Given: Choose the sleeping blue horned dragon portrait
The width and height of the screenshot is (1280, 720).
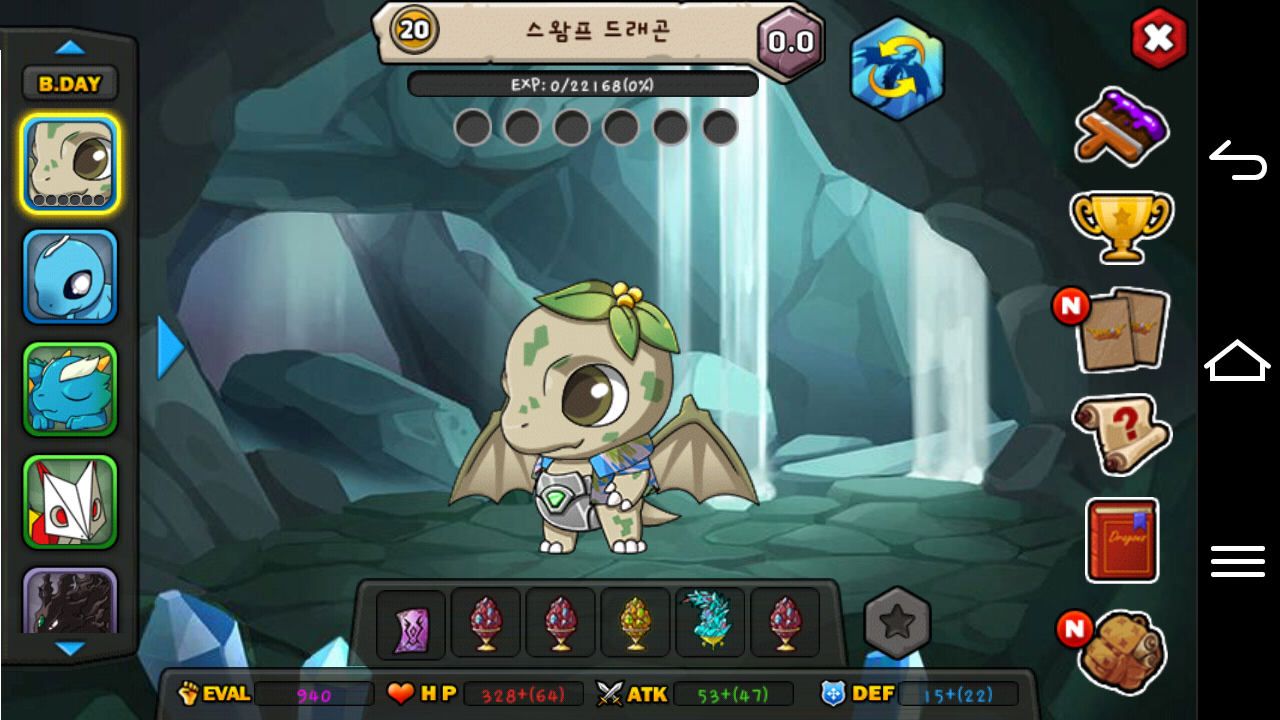Looking at the screenshot, I should pyautogui.click(x=70, y=390).
